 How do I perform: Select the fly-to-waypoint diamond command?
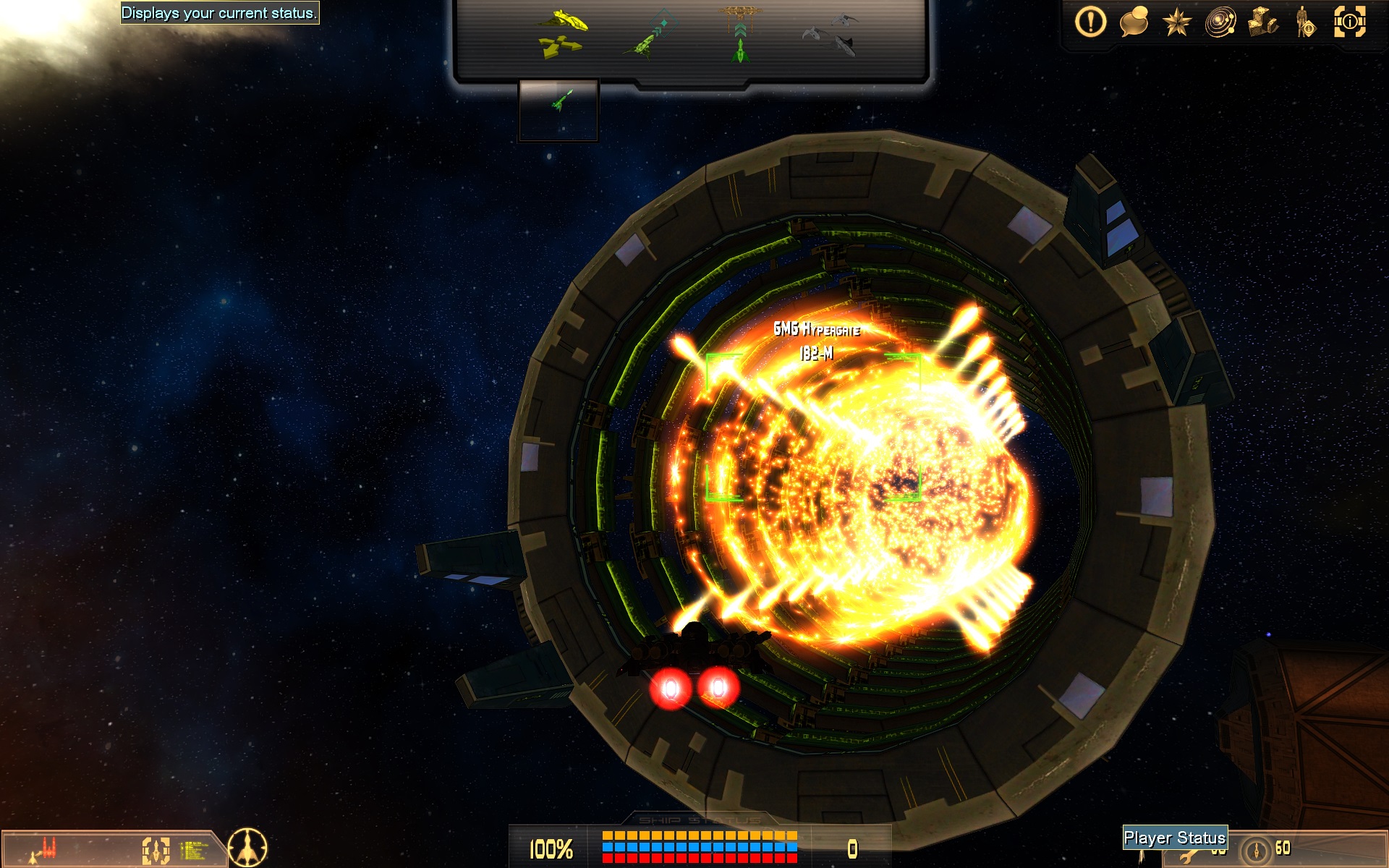tap(649, 34)
